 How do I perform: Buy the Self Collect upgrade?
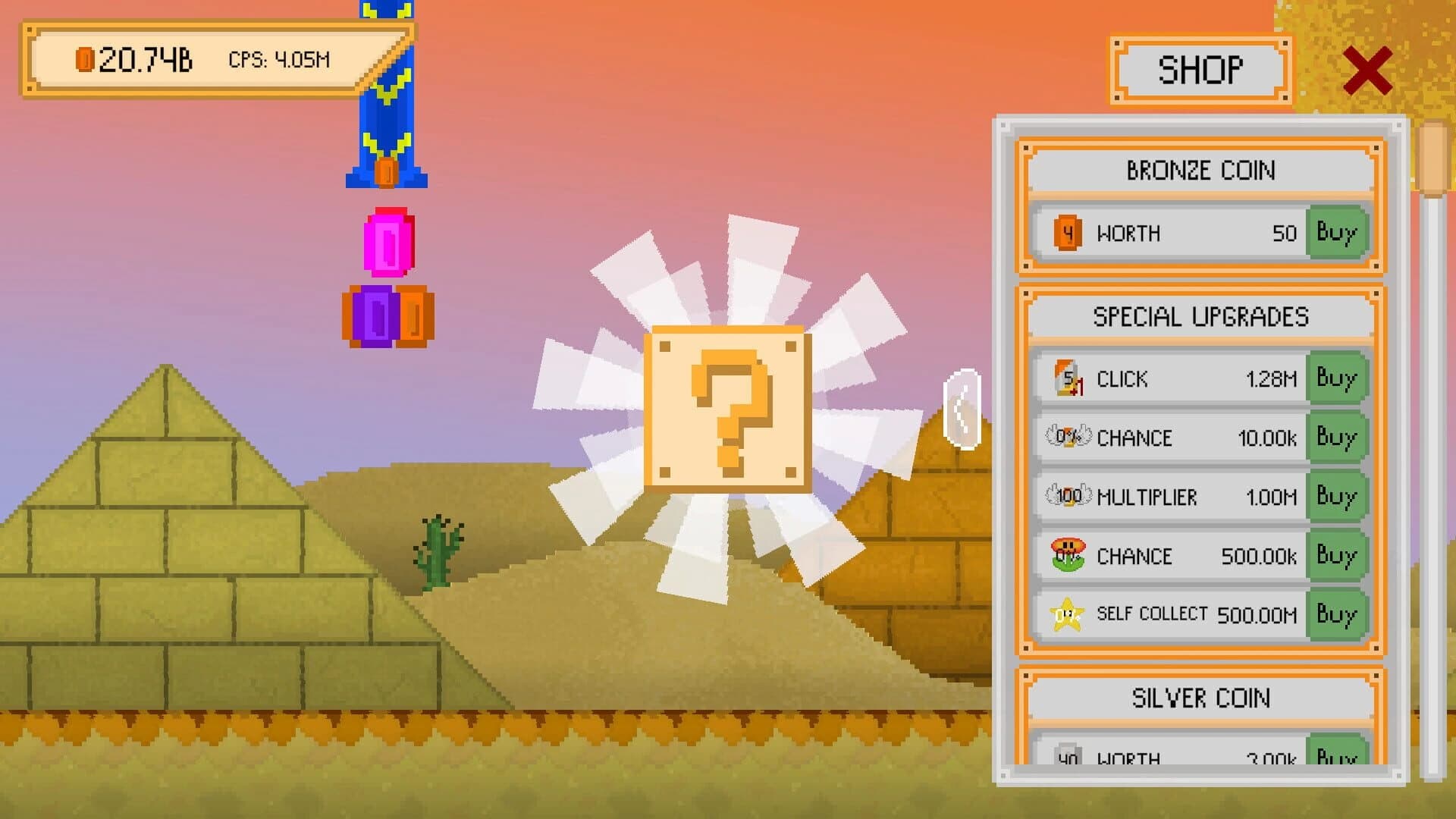1337,614
